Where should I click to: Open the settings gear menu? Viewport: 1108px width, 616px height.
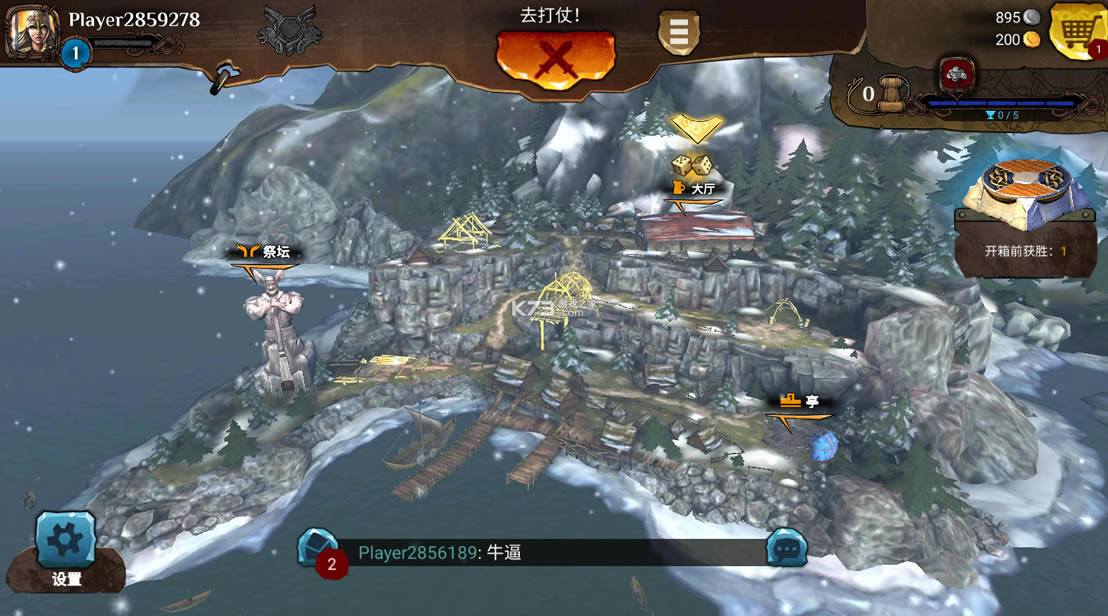pos(66,541)
